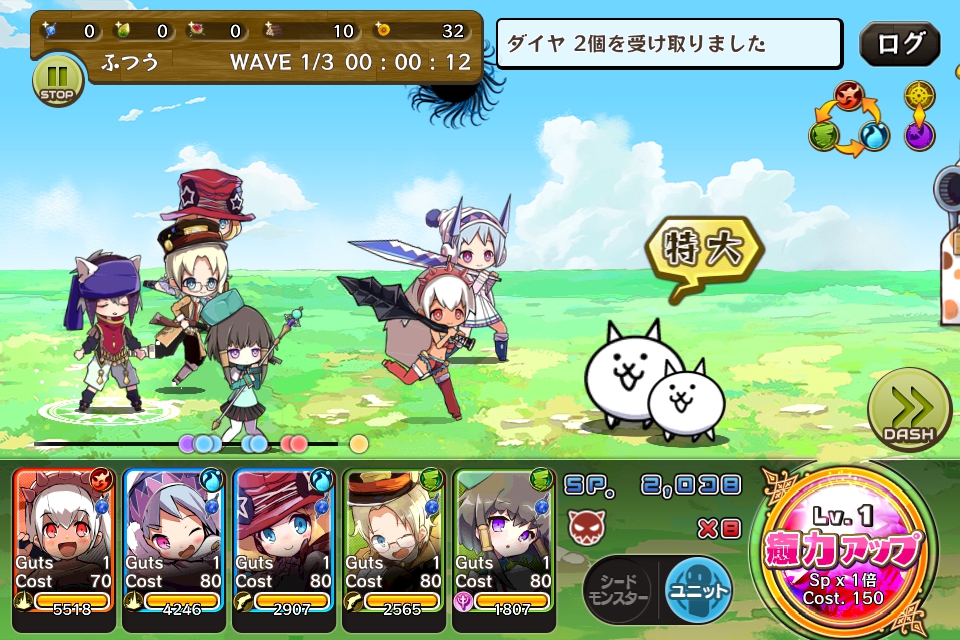Pause the battle with the STOP button
Screen dimensions: 960x640
tap(58, 81)
